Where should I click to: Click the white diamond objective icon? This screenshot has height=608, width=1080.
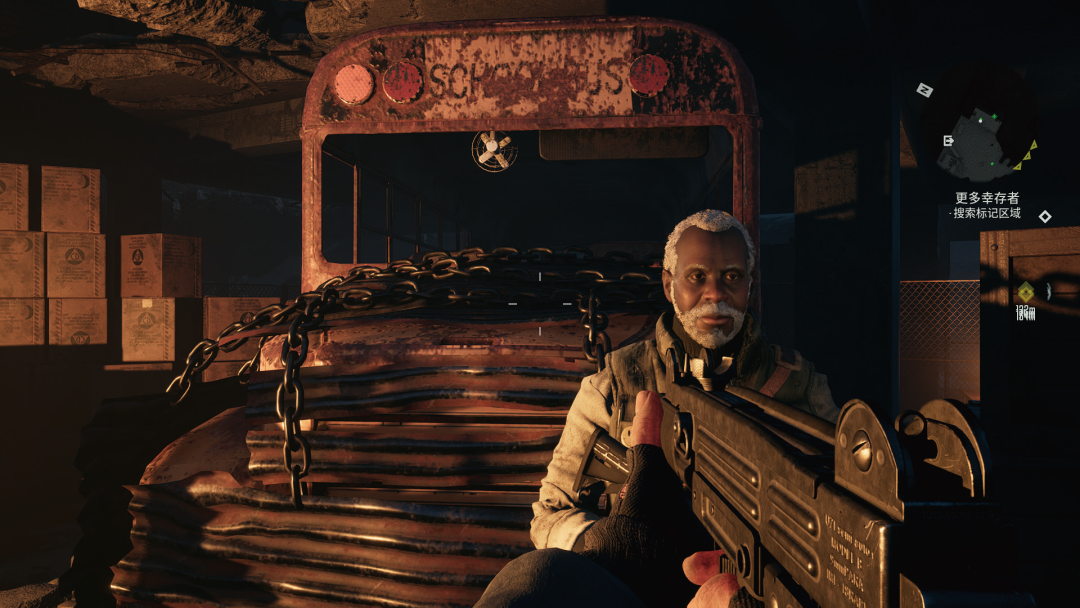point(1045,216)
